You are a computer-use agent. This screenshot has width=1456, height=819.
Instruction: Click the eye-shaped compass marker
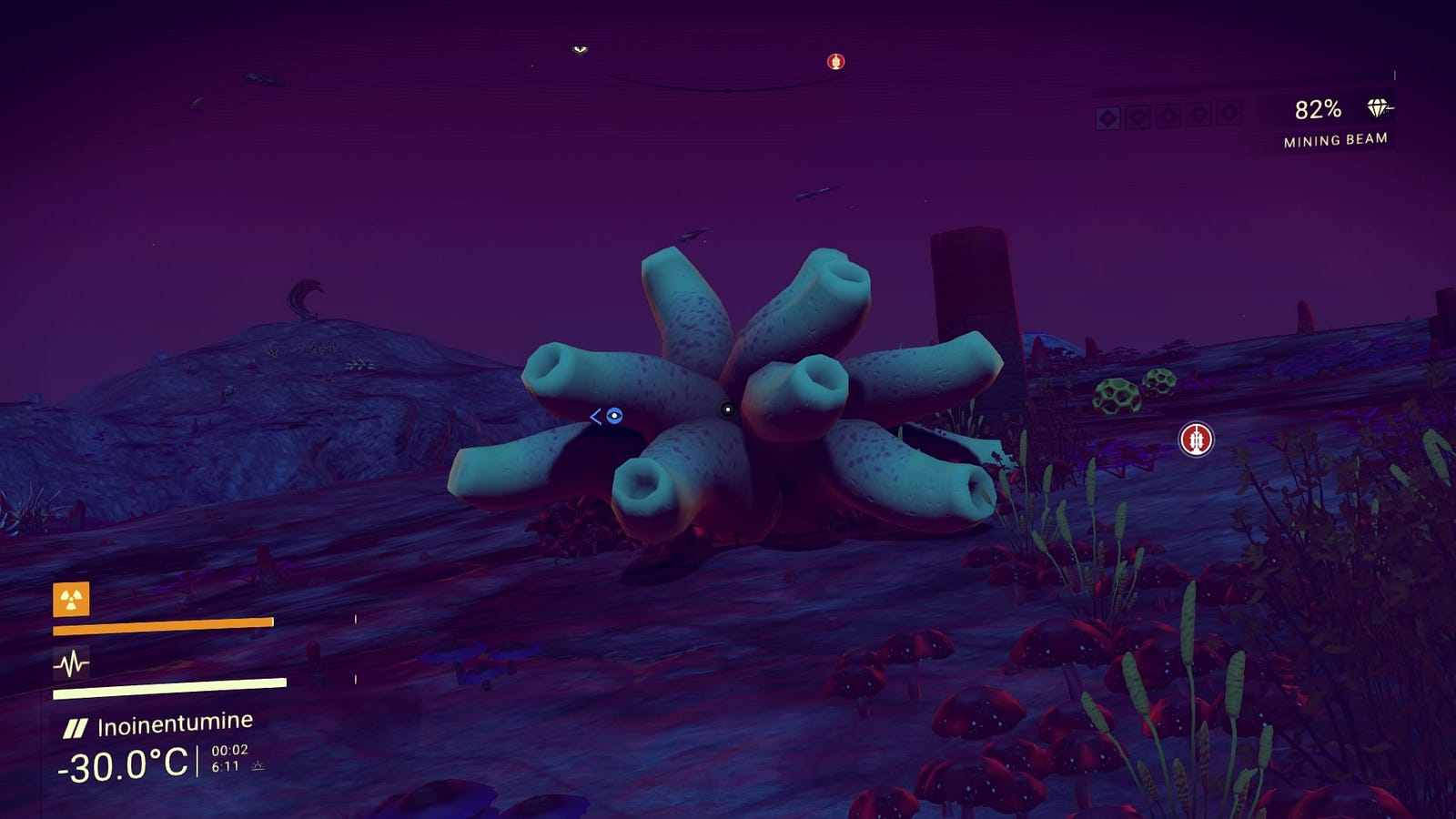point(580,49)
